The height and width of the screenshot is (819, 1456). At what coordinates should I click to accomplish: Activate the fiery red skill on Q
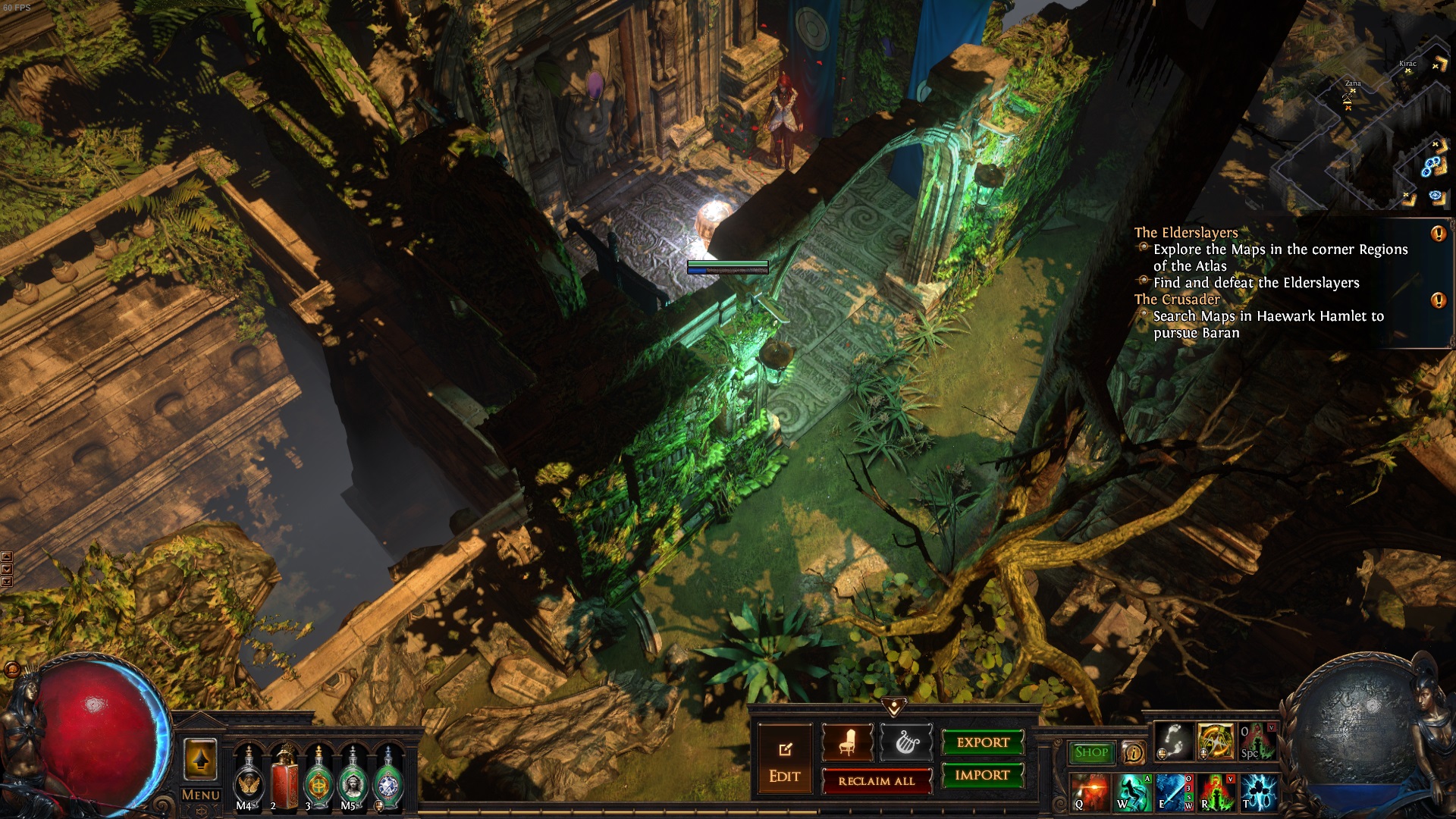[x=1090, y=792]
